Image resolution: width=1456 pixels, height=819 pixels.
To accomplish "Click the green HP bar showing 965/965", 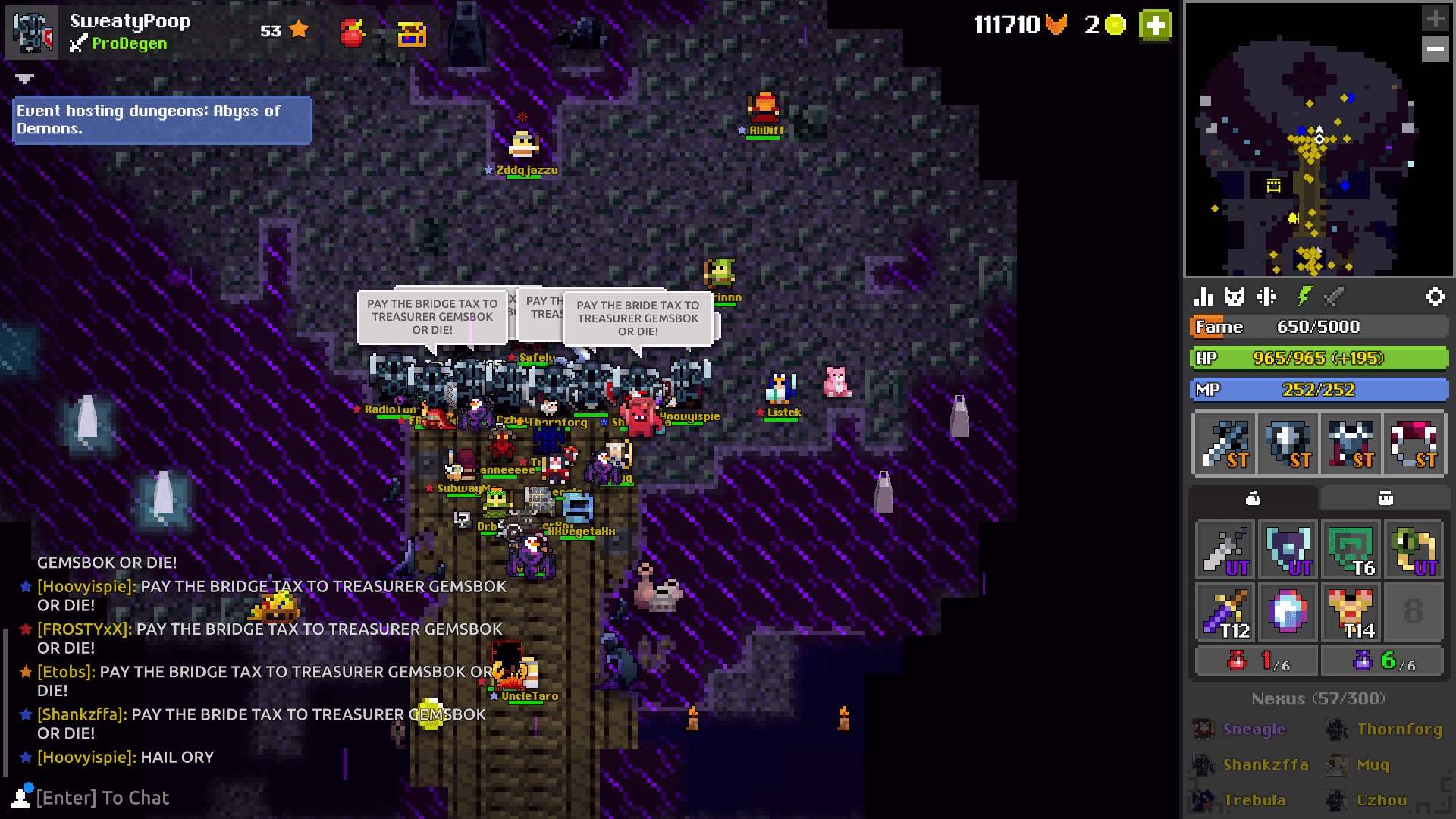I will tap(1319, 358).
